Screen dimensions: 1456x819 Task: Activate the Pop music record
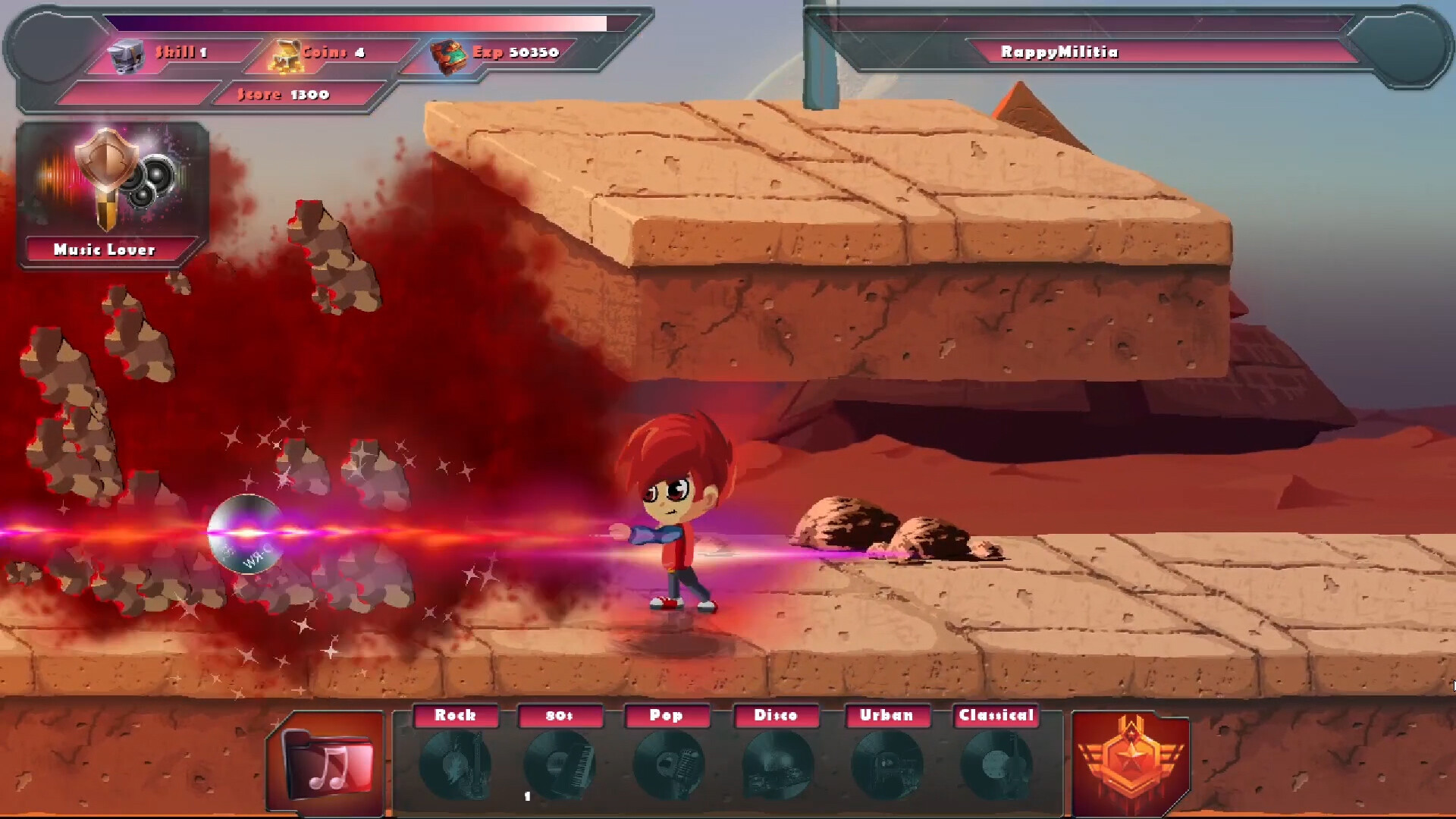tap(667, 763)
